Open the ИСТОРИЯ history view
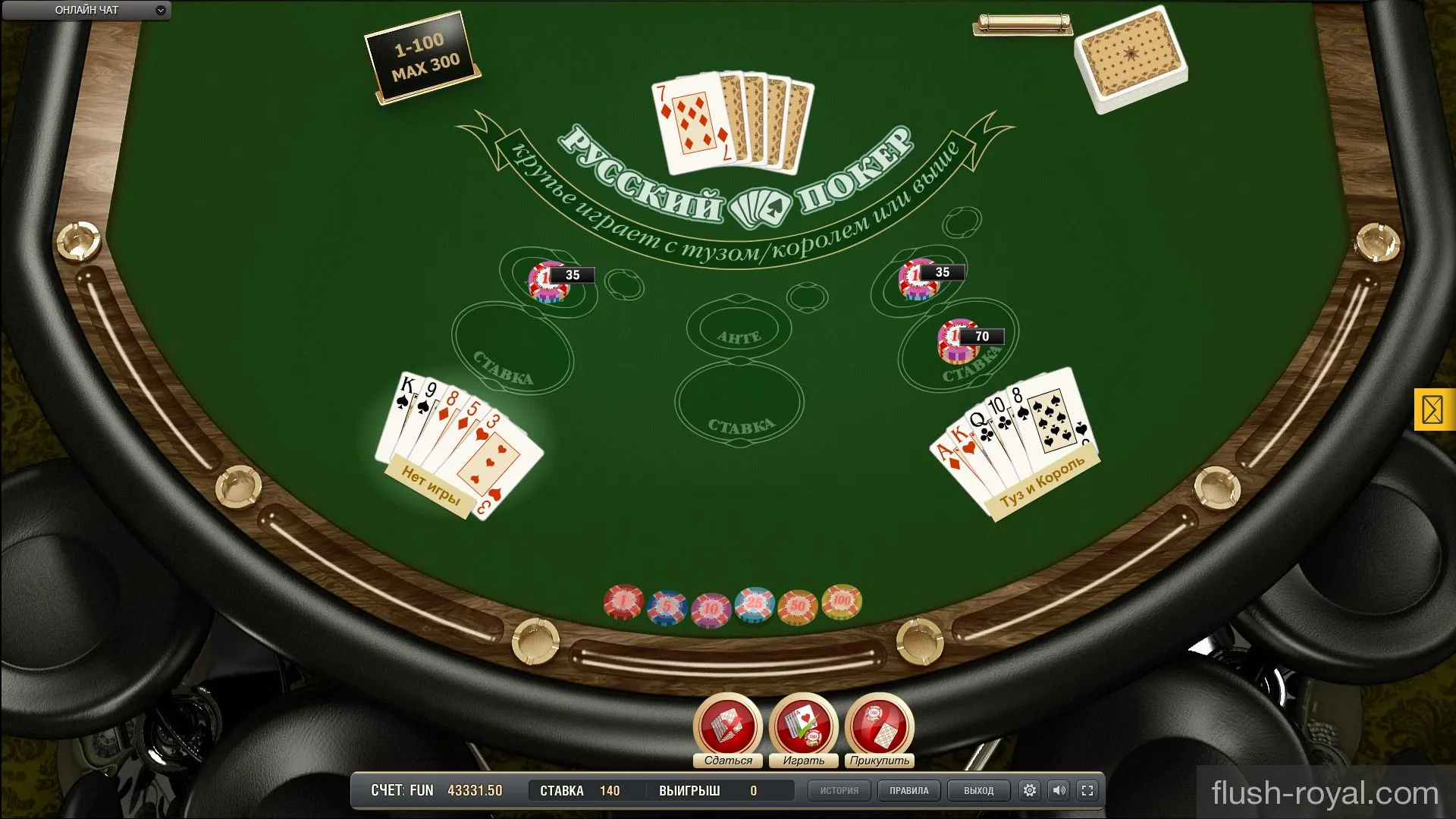The height and width of the screenshot is (819, 1456). pos(839,790)
